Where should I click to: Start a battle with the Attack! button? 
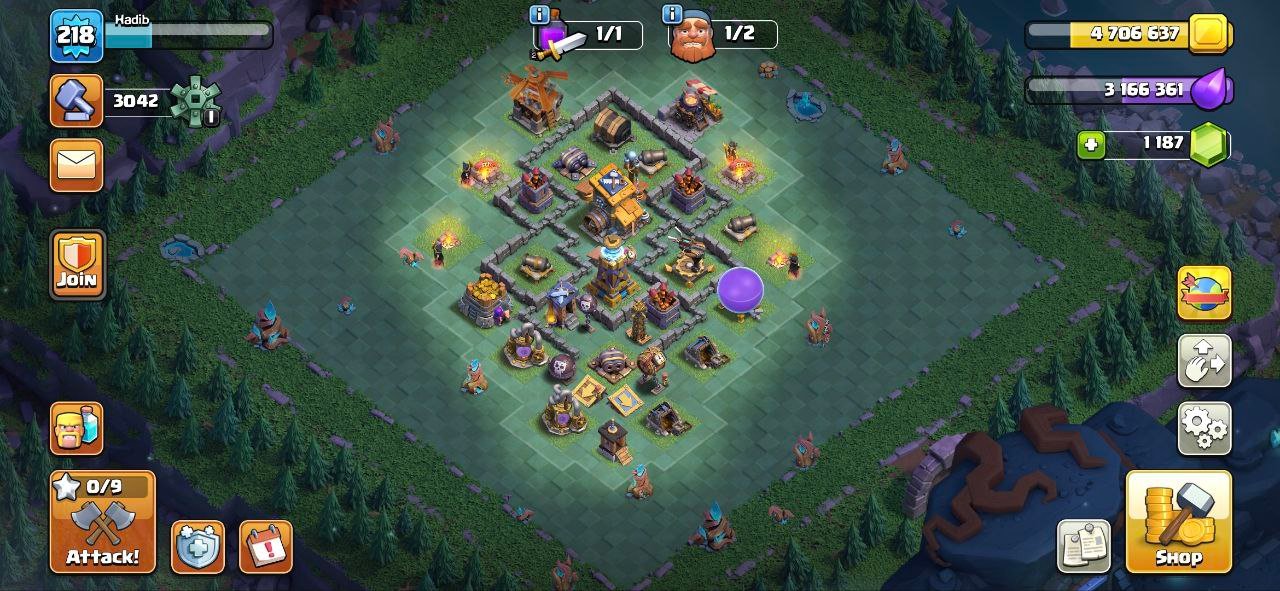[x=103, y=521]
